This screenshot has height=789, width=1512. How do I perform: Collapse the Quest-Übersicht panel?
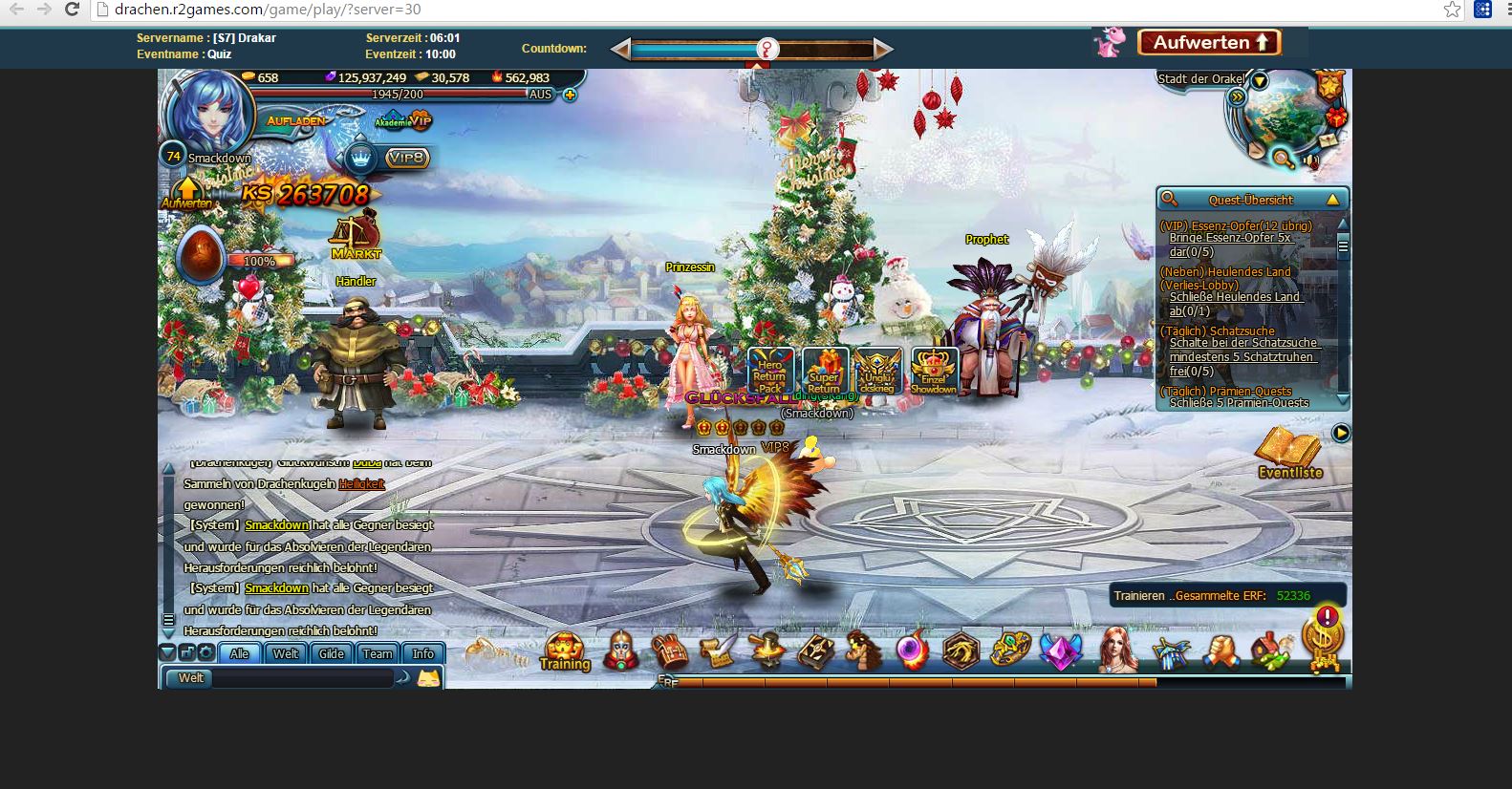1332,200
